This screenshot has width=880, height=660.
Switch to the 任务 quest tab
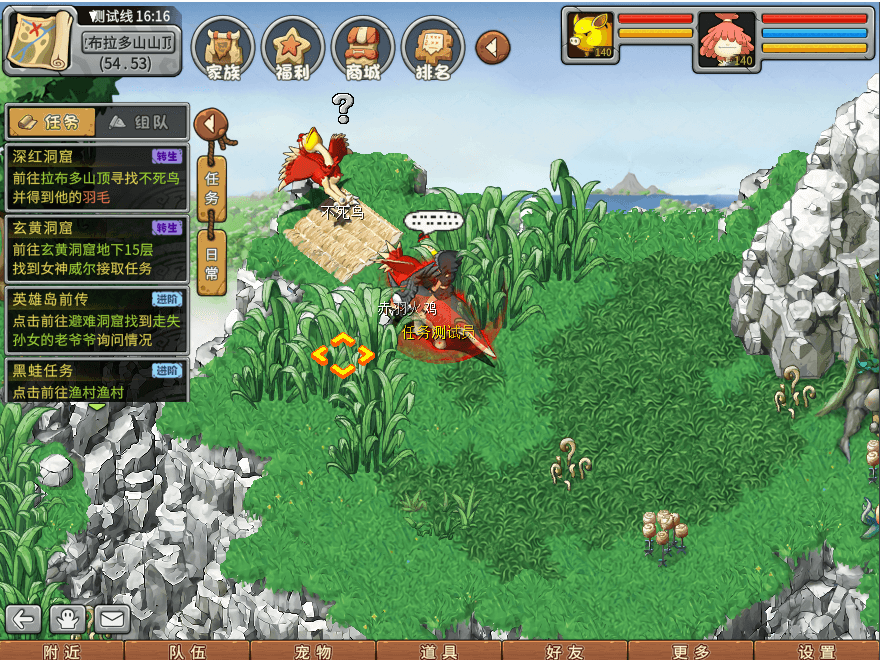tap(52, 122)
